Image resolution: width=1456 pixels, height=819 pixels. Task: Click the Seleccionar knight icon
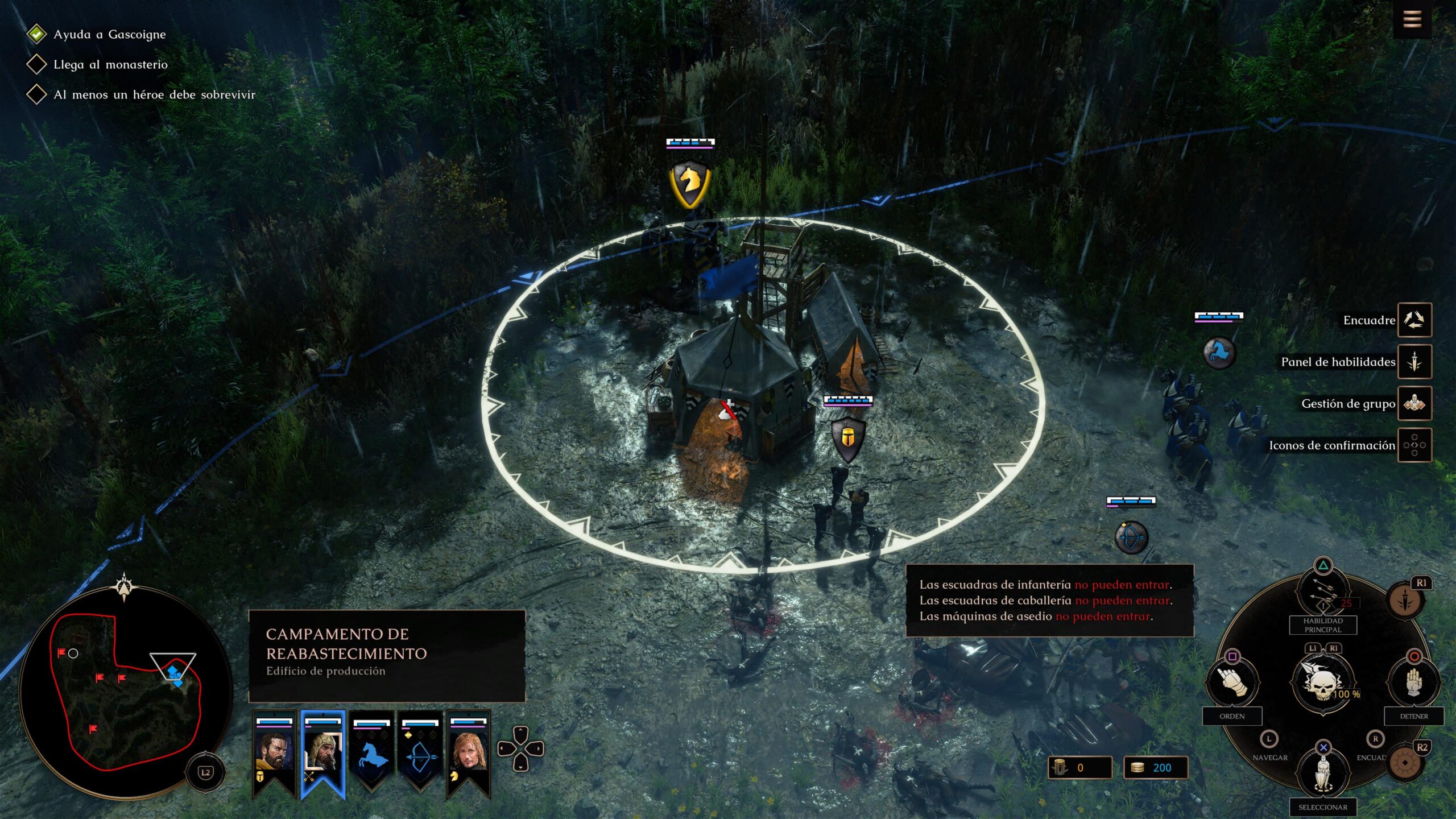[x=1323, y=773]
